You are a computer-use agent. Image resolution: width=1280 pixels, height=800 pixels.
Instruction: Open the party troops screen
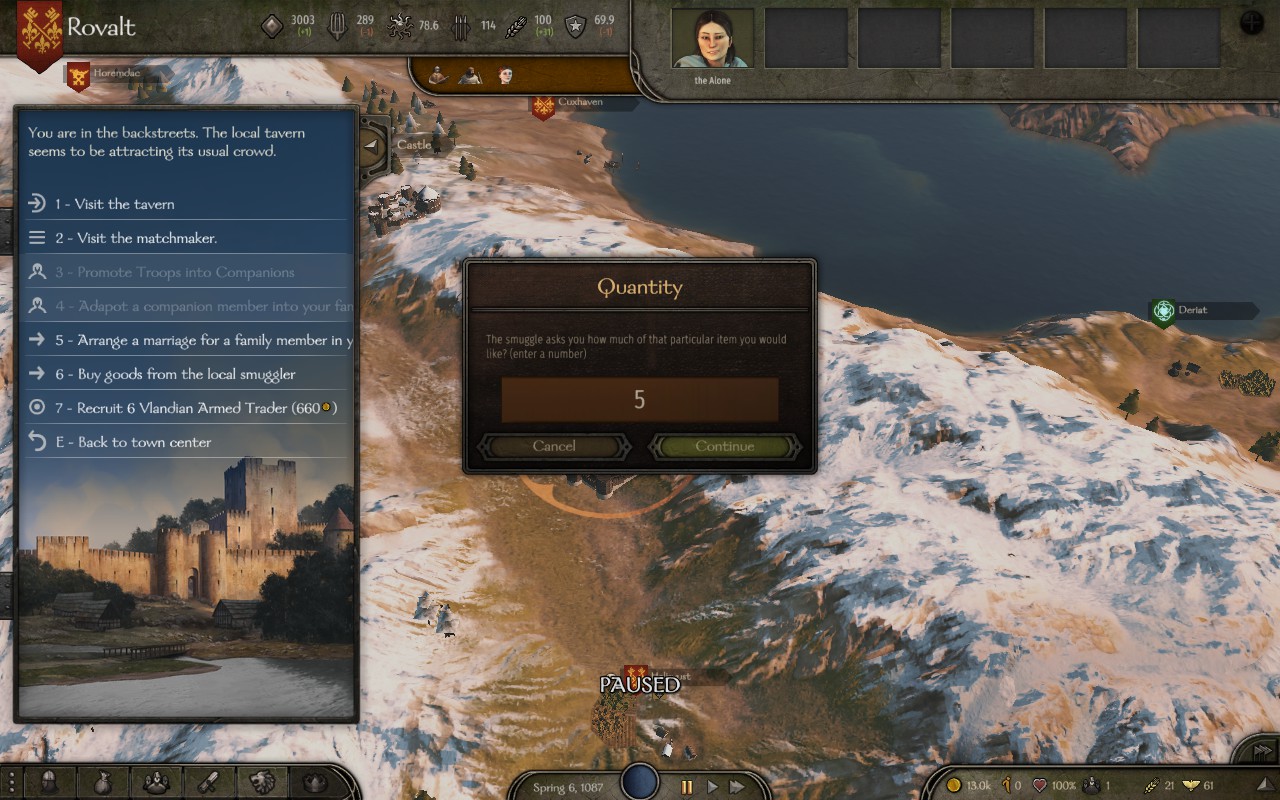point(155,782)
